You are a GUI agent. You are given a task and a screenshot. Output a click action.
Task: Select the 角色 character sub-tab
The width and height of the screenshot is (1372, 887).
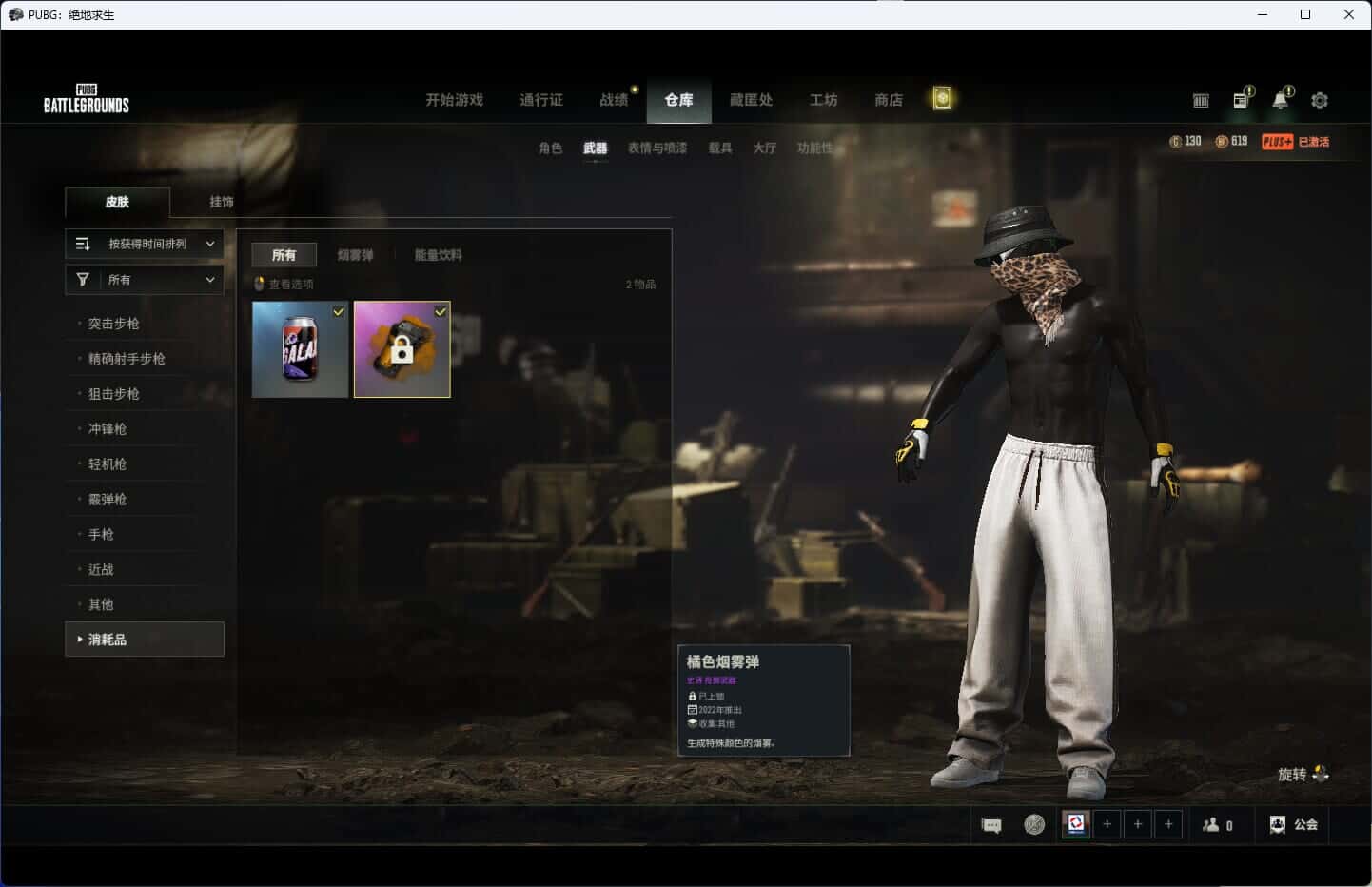(550, 148)
